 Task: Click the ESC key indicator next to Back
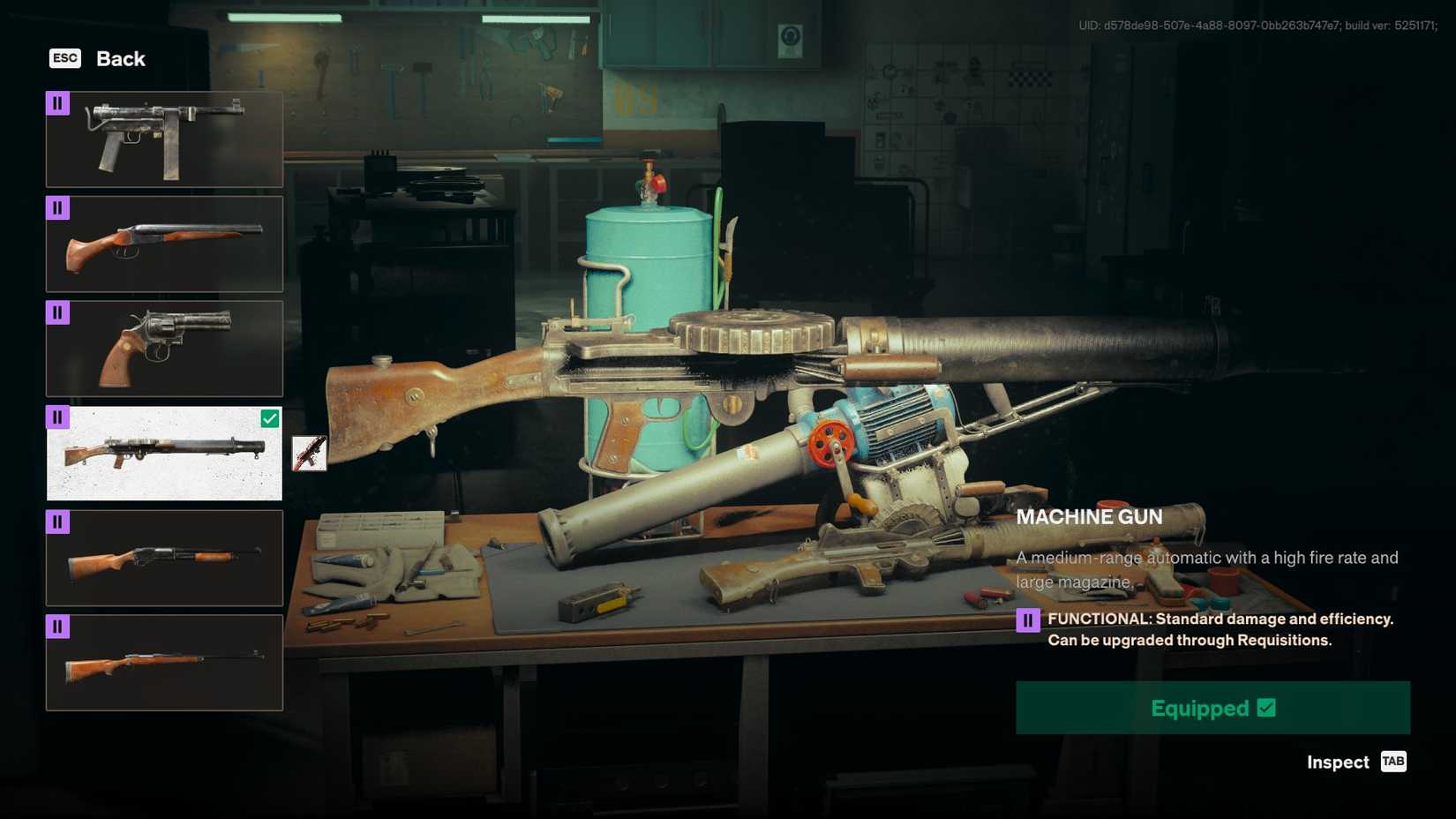point(64,58)
